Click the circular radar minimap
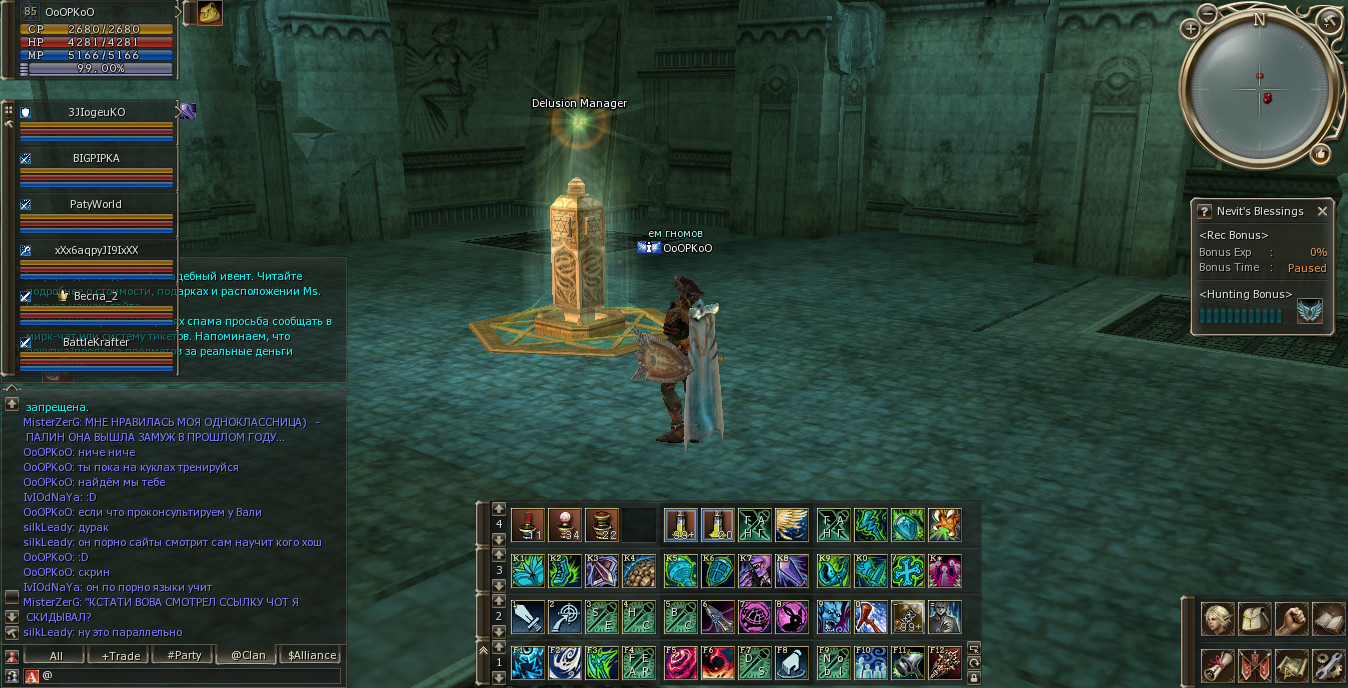This screenshot has height=688, width=1348. (x=1259, y=90)
